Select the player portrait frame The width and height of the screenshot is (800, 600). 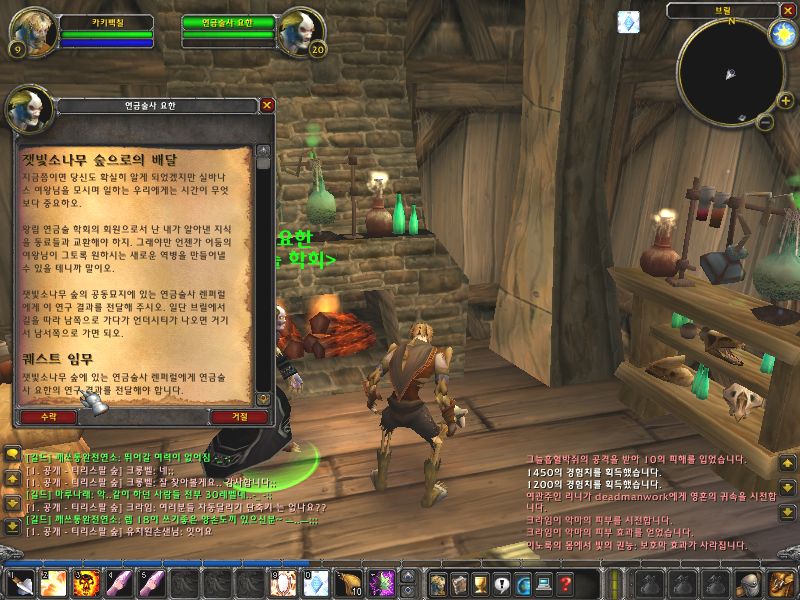[28, 32]
